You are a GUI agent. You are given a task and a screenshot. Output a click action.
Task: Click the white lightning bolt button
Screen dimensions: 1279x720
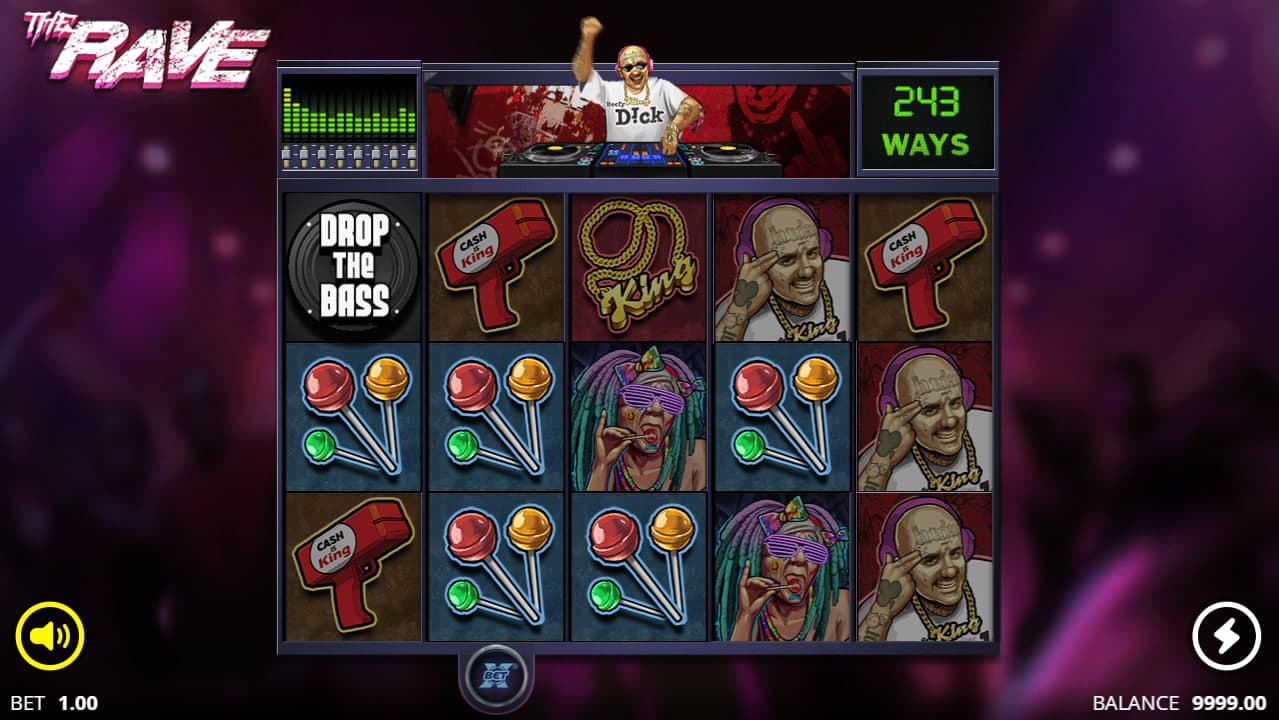[1226, 636]
